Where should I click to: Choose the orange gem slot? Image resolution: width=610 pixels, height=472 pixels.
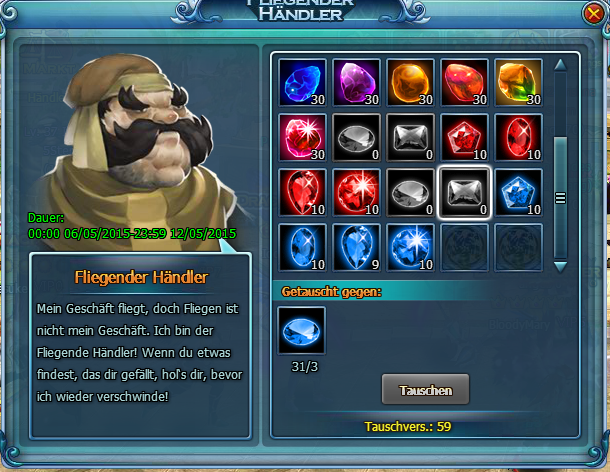coord(410,82)
